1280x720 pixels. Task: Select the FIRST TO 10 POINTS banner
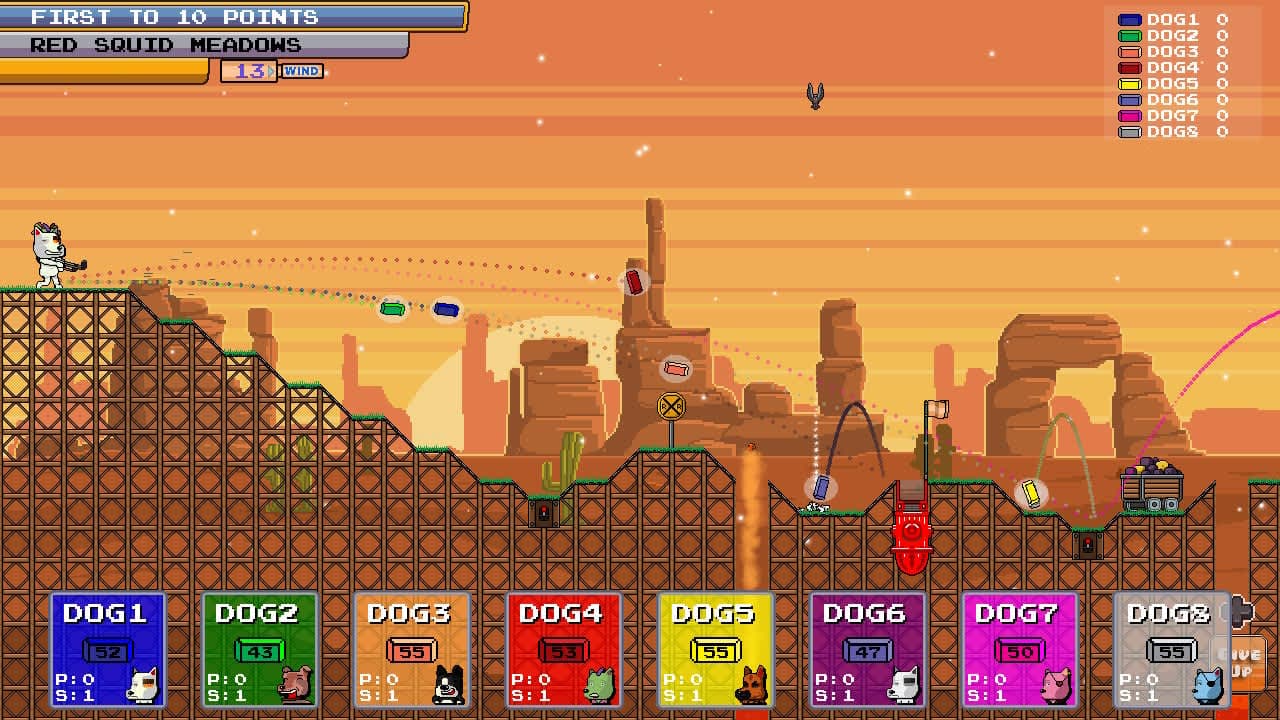175,17
